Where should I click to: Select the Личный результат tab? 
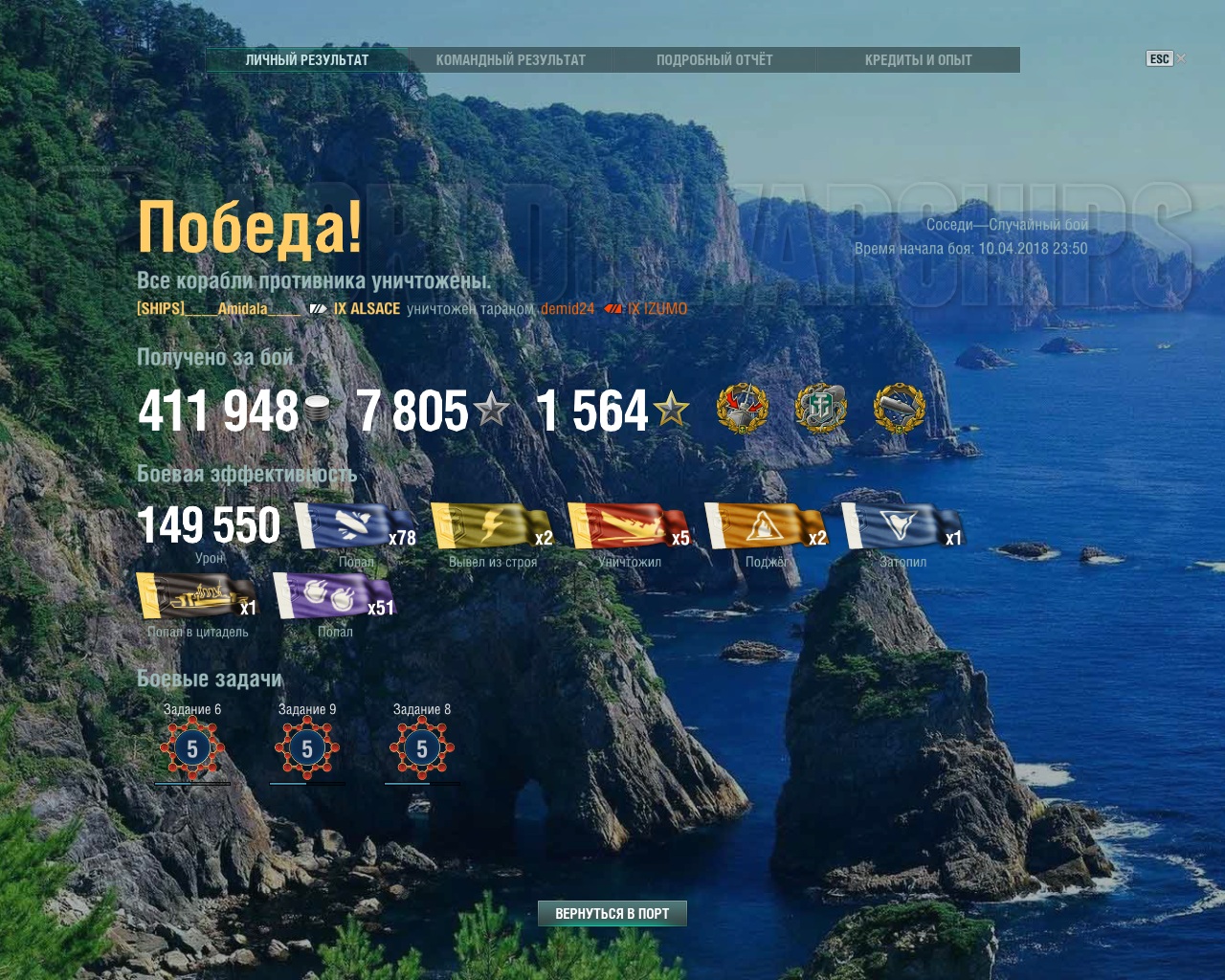pos(306,59)
